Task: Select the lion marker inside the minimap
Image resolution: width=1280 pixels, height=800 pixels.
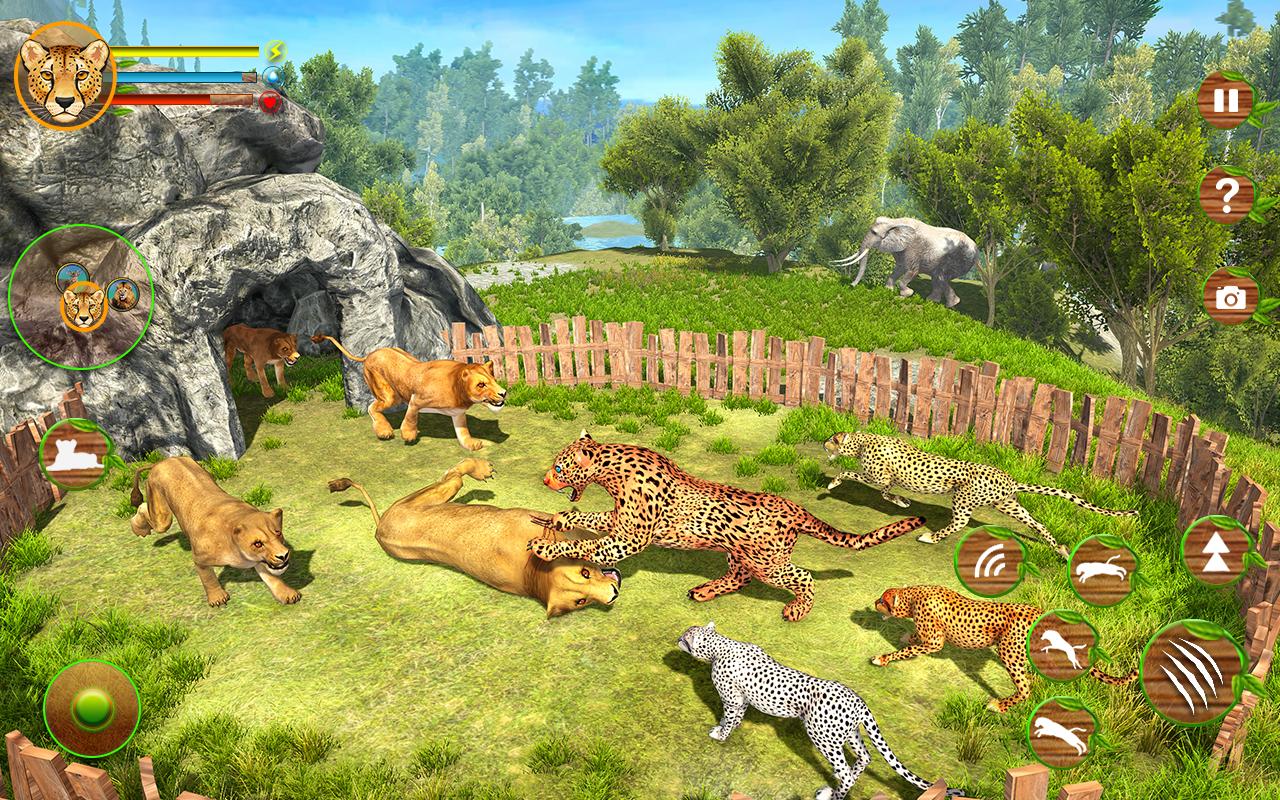Action: coord(123,296)
